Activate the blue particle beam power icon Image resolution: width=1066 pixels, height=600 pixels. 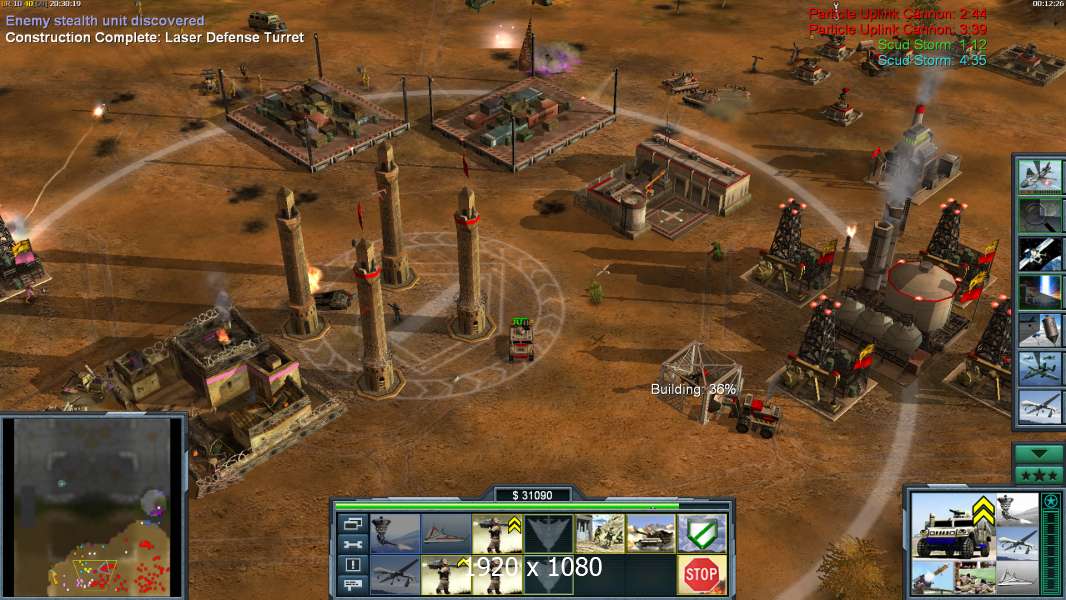1040,292
